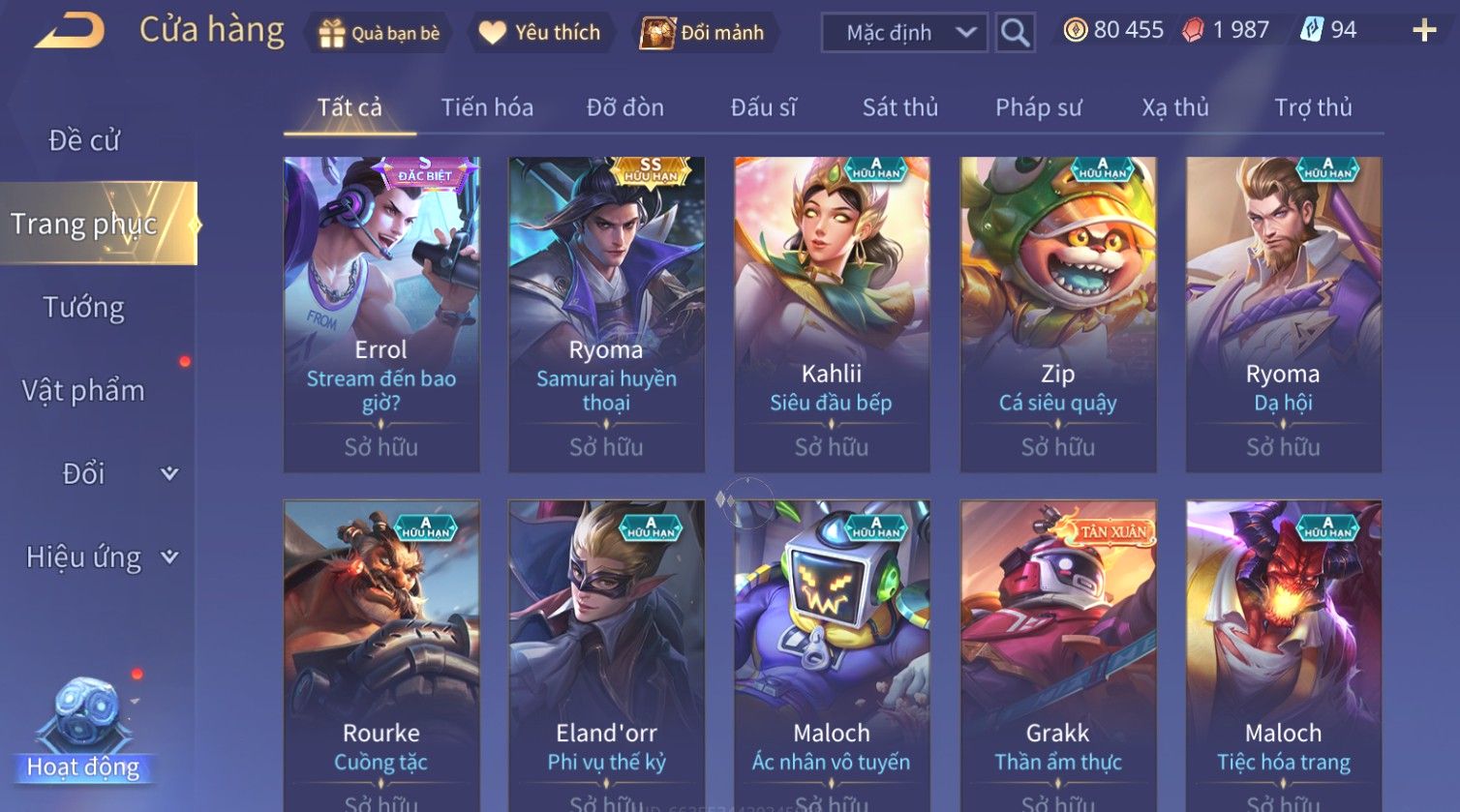The image size is (1460, 812).
Task: Go back using the return arrow
Action: coord(70,32)
